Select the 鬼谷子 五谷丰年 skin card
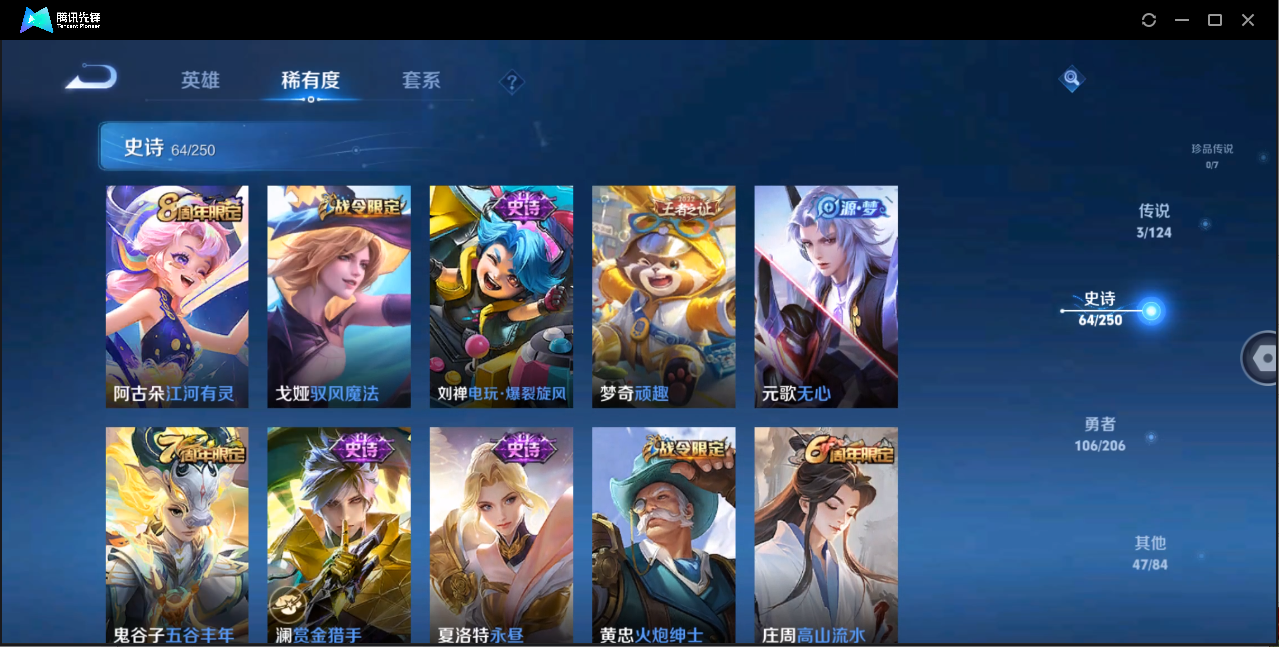1279x647 pixels. tap(177, 535)
